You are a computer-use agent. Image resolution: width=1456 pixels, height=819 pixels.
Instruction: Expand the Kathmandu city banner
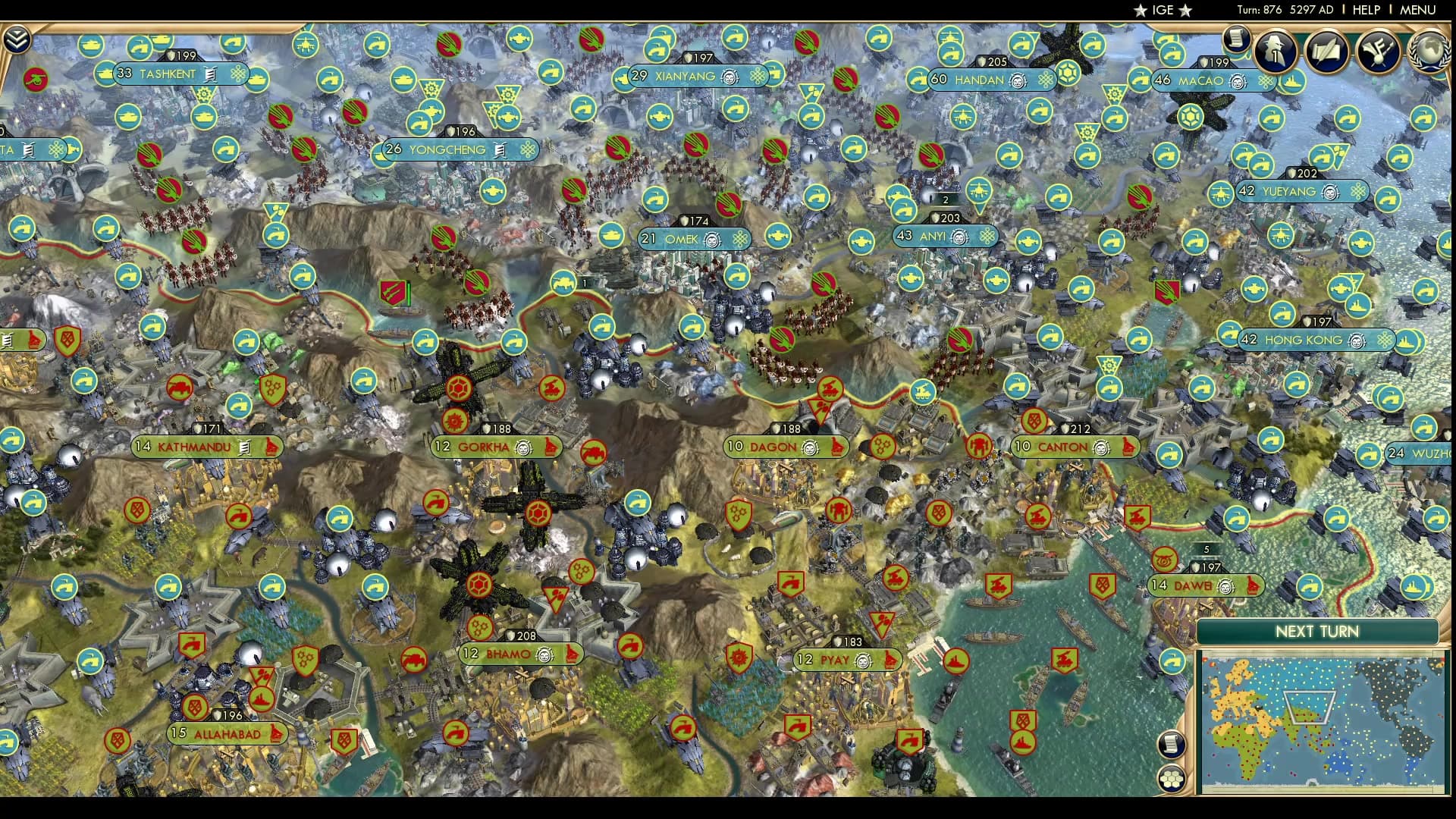coord(193,447)
